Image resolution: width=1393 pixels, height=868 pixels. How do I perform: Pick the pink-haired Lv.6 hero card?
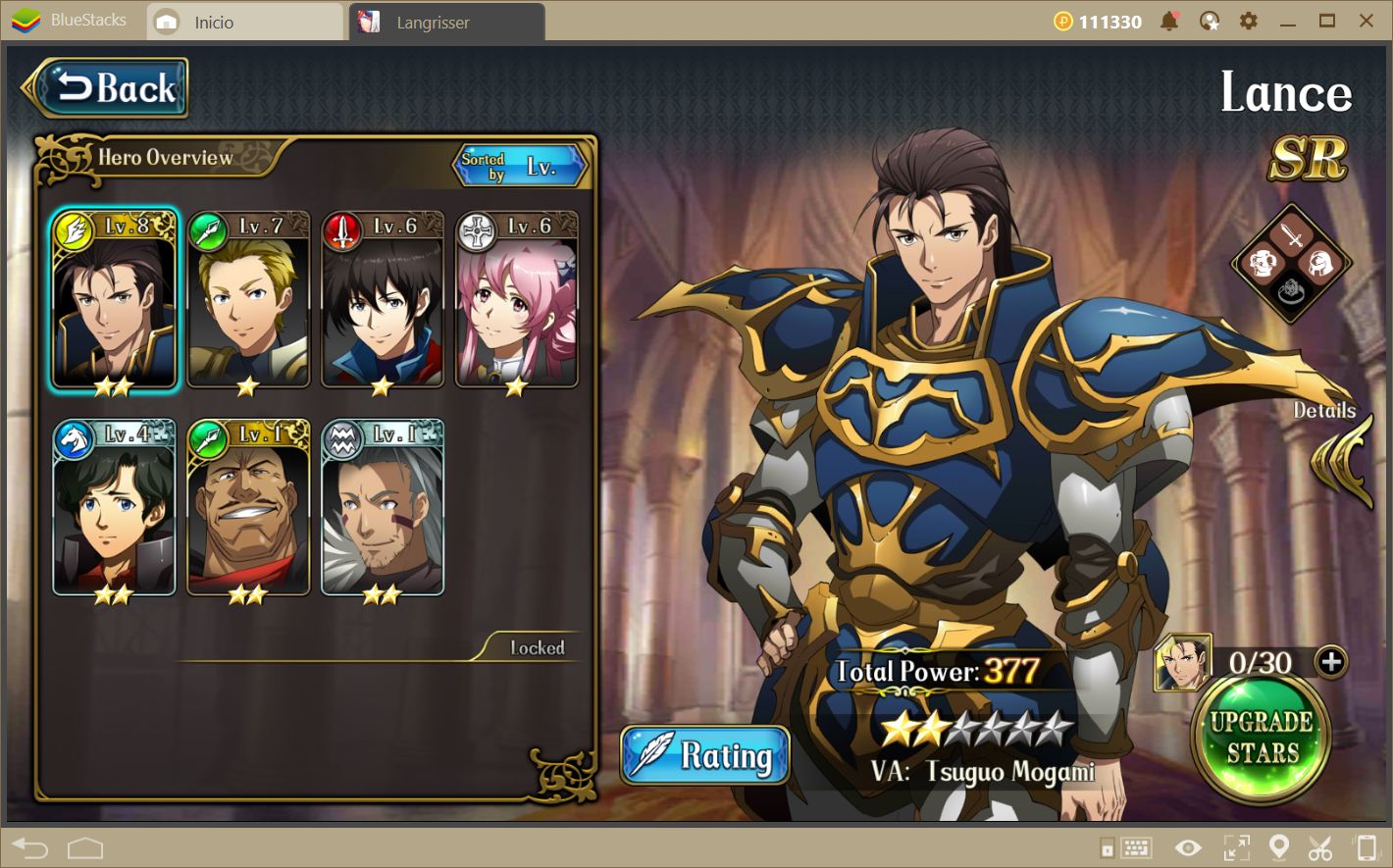coord(517,302)
